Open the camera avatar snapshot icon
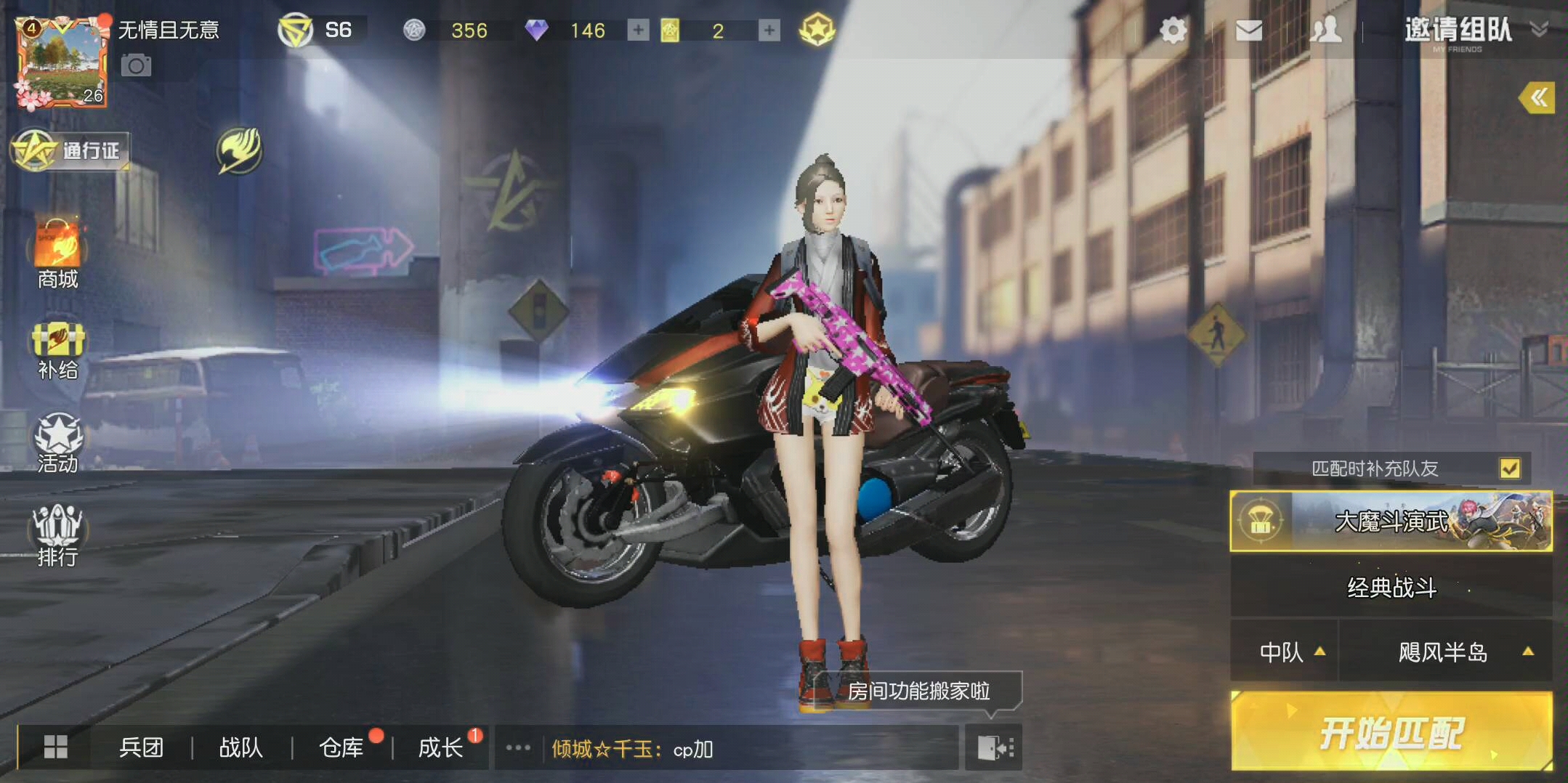The height and width of the screenshot is (783, 1568). point(135,65)
